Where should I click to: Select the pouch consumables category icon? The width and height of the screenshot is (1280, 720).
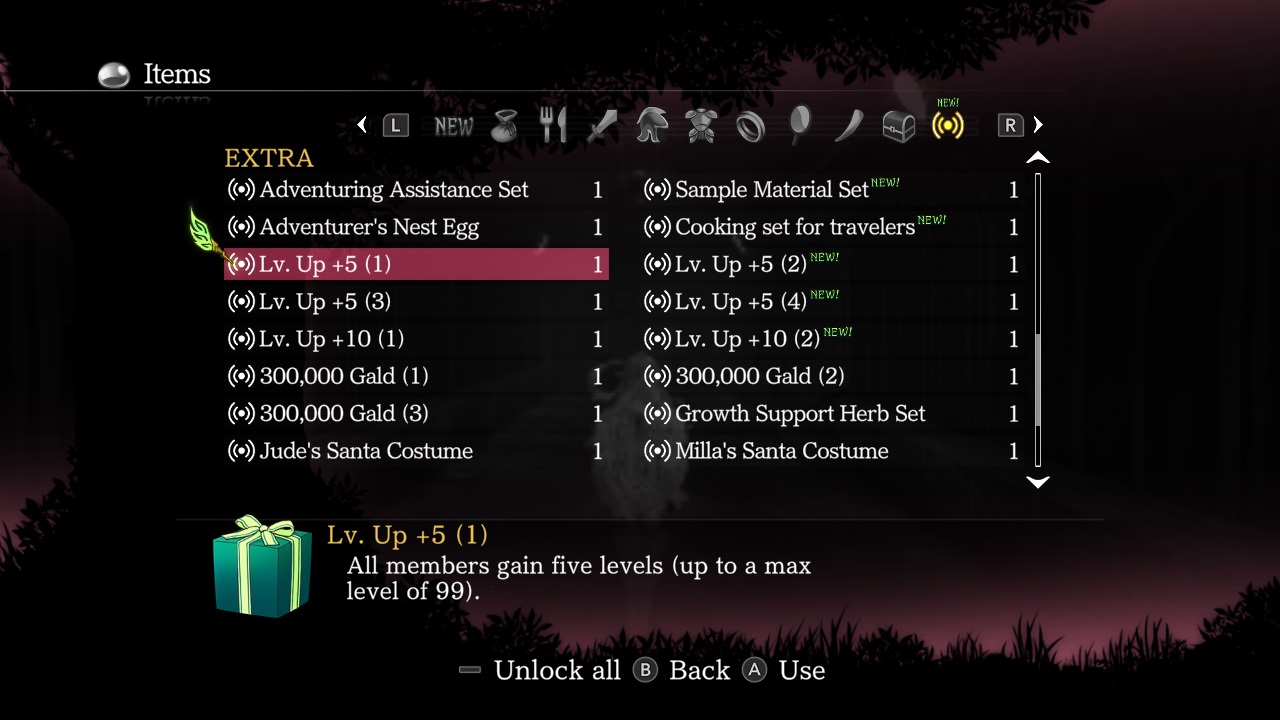coord(504,125)
